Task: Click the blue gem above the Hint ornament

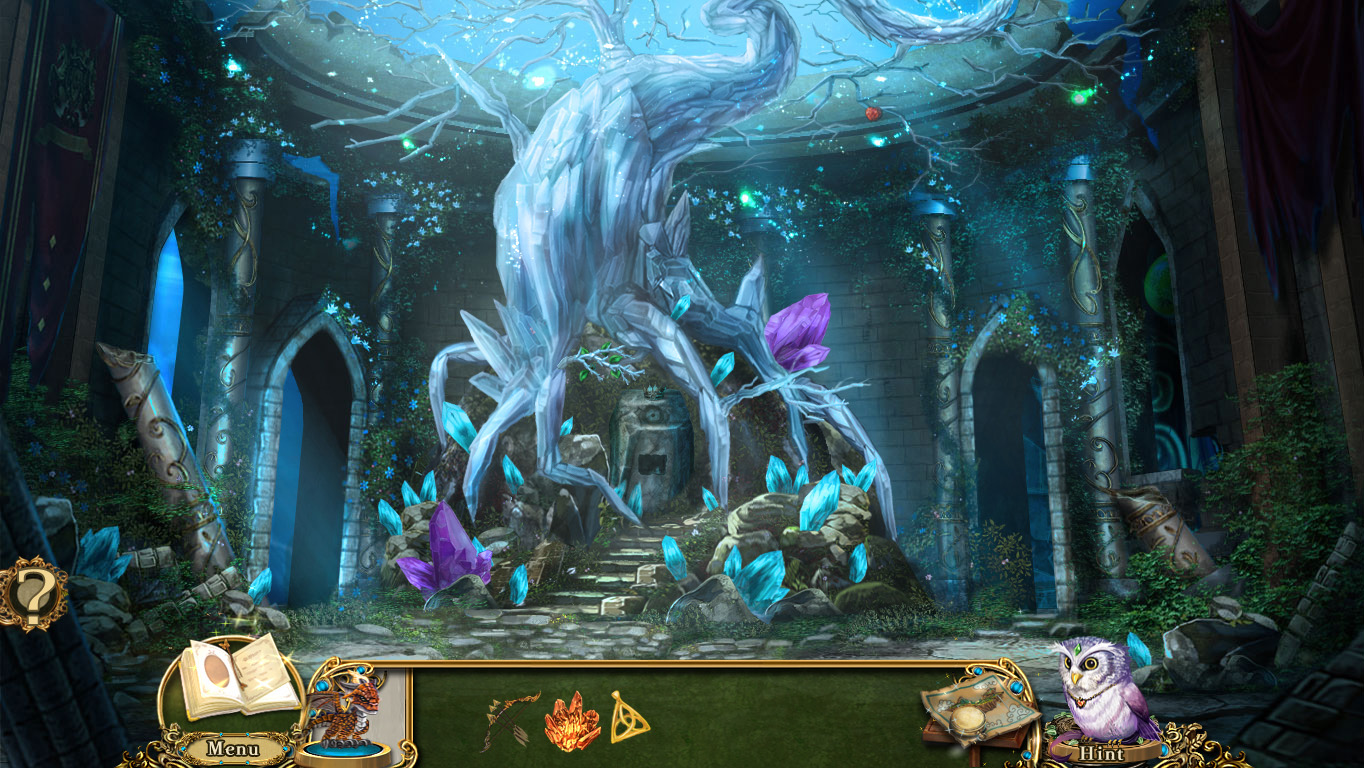Action: (1016, 687)
